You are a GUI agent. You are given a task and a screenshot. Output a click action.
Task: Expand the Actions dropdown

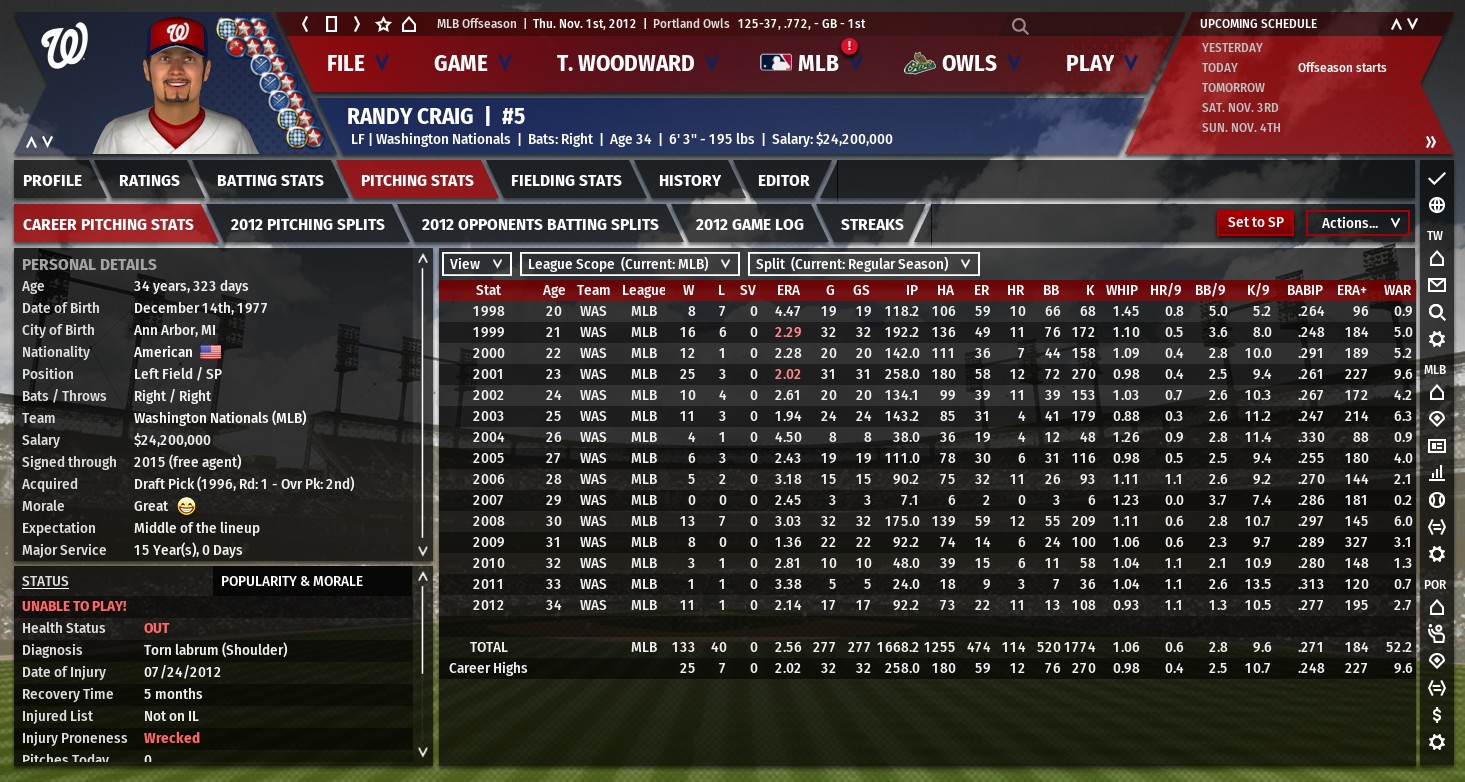point(1357,224)
